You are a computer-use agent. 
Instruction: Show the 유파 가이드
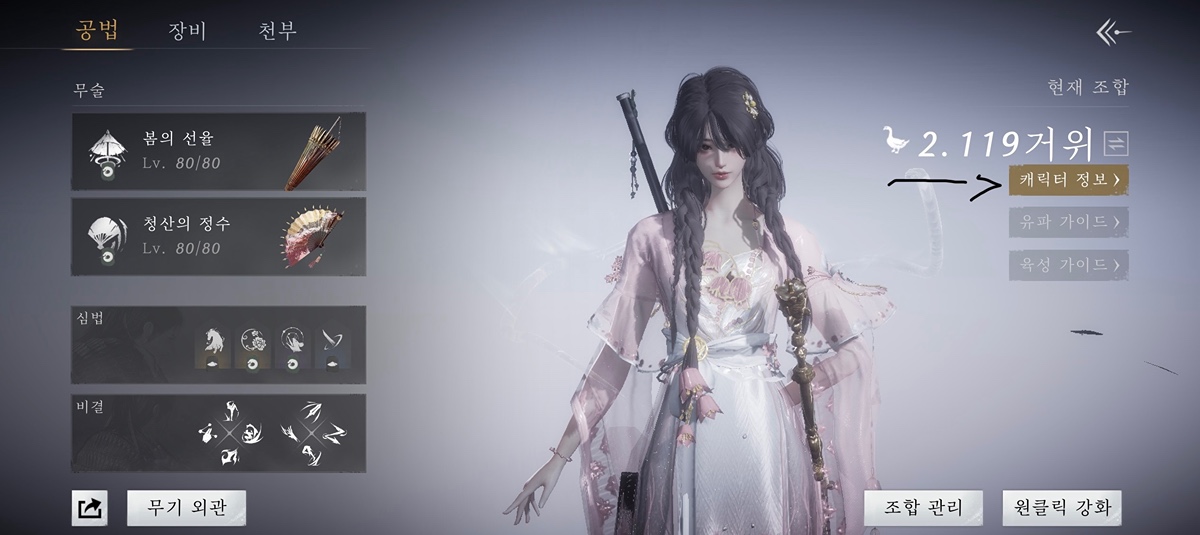tap(1068, 222)
